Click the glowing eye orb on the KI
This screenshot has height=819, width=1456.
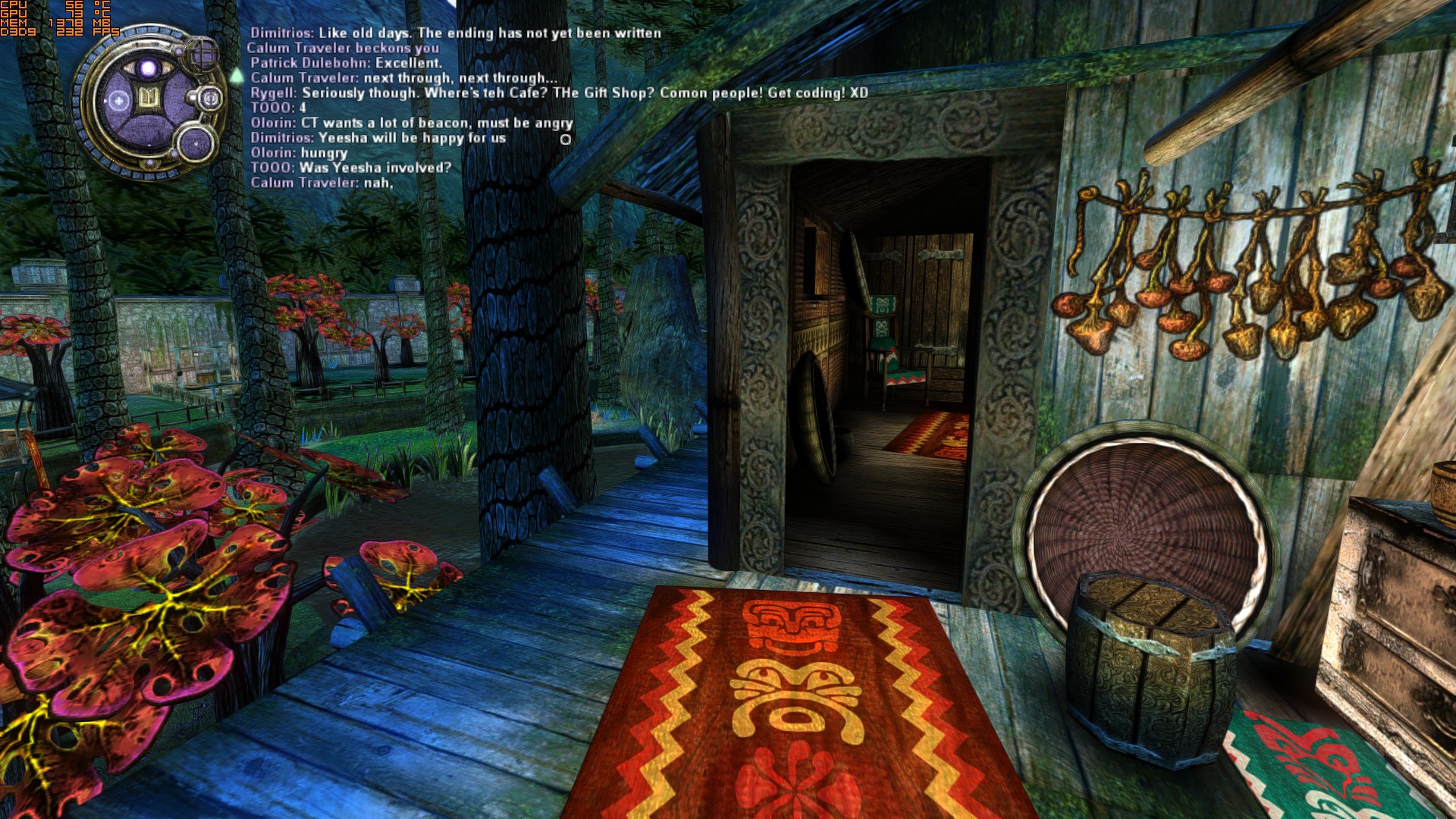149,69
